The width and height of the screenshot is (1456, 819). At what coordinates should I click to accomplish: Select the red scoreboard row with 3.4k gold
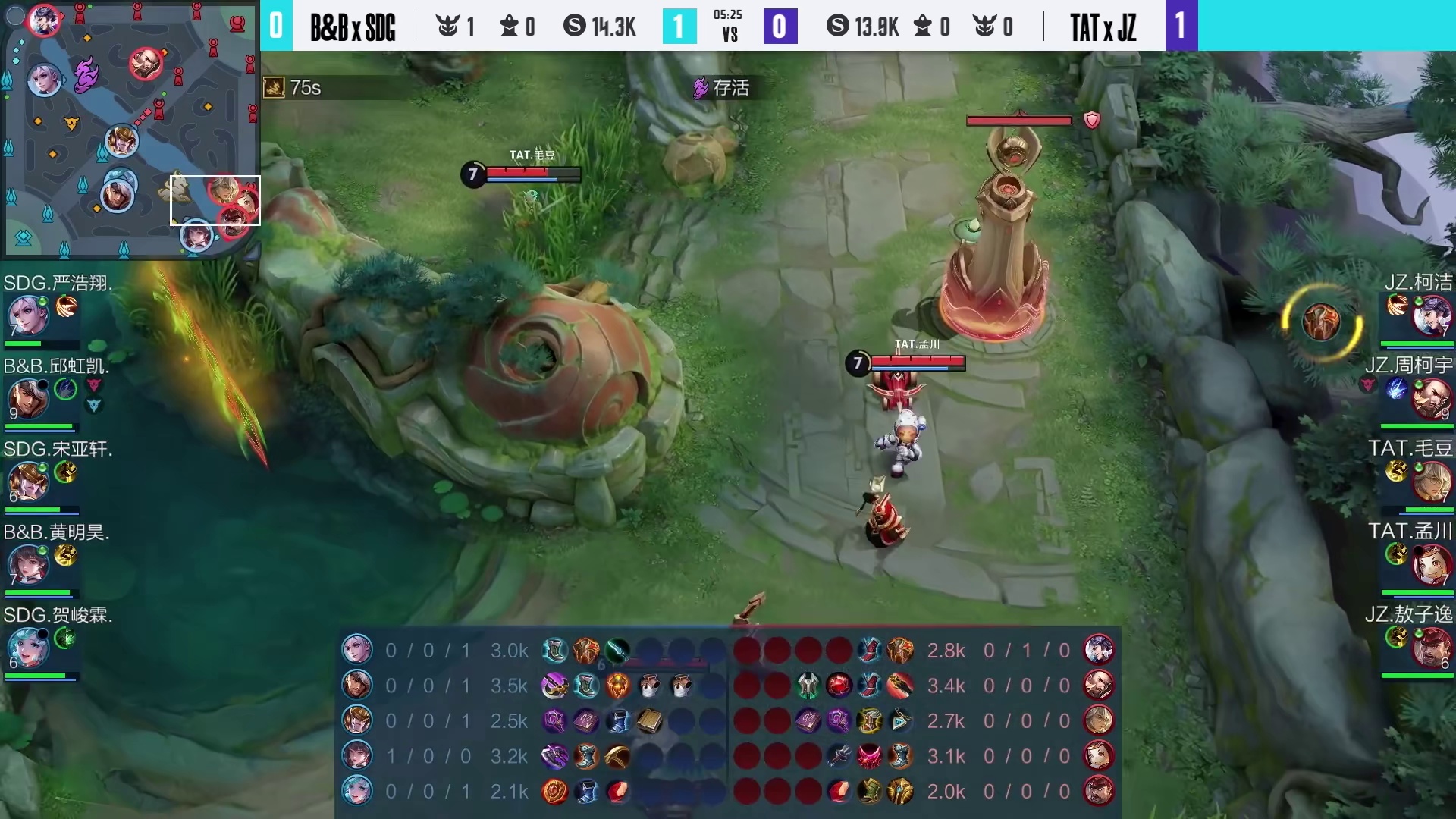pos(924,686)
